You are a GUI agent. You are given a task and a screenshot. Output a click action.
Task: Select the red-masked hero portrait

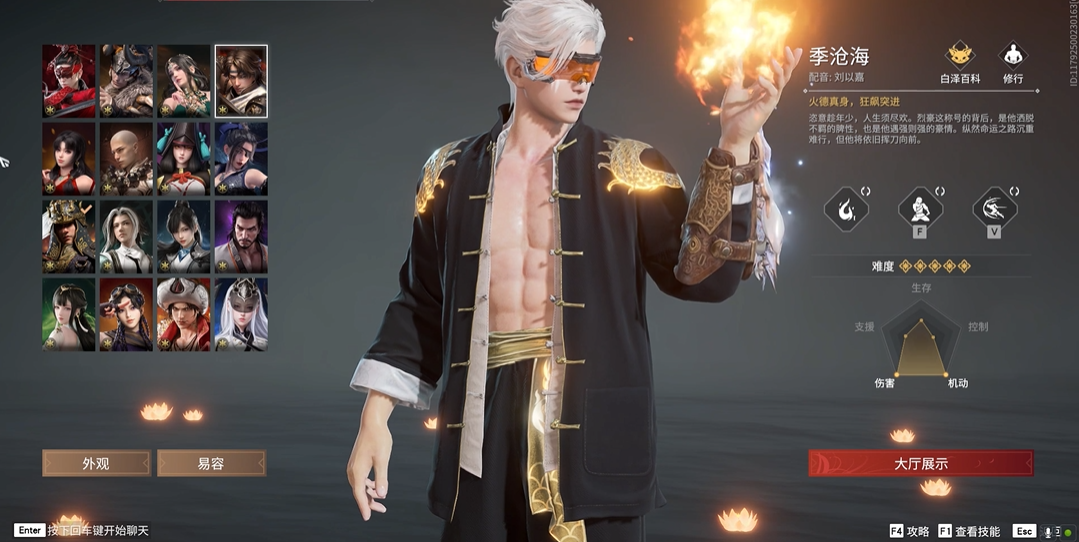(x=69, y=81)
